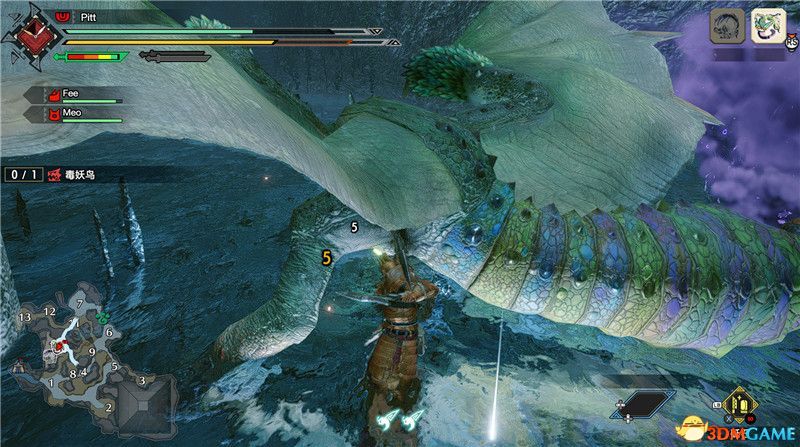Click the green dragon monster icon
The width and height of the screenshot is (800, 447).
[767, 25]
